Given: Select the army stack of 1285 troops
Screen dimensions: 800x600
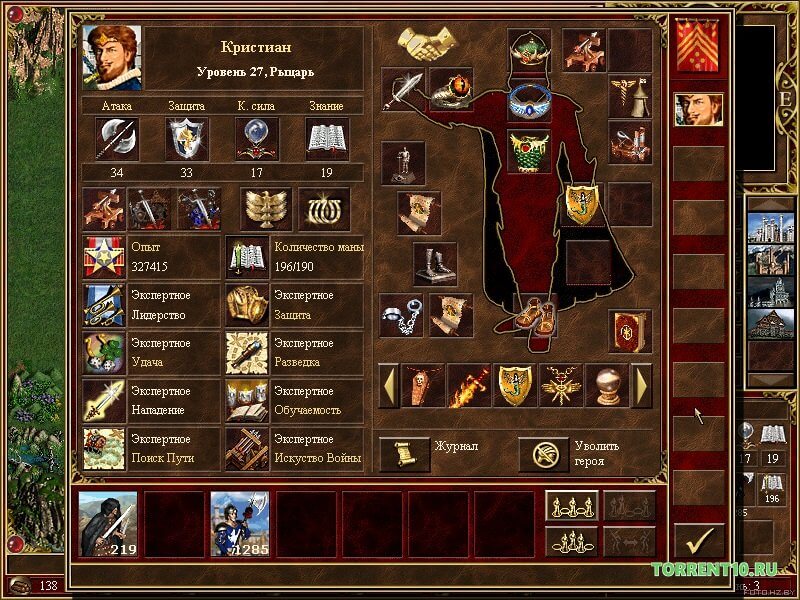Looking at the screenshot, I should [239, 523].
